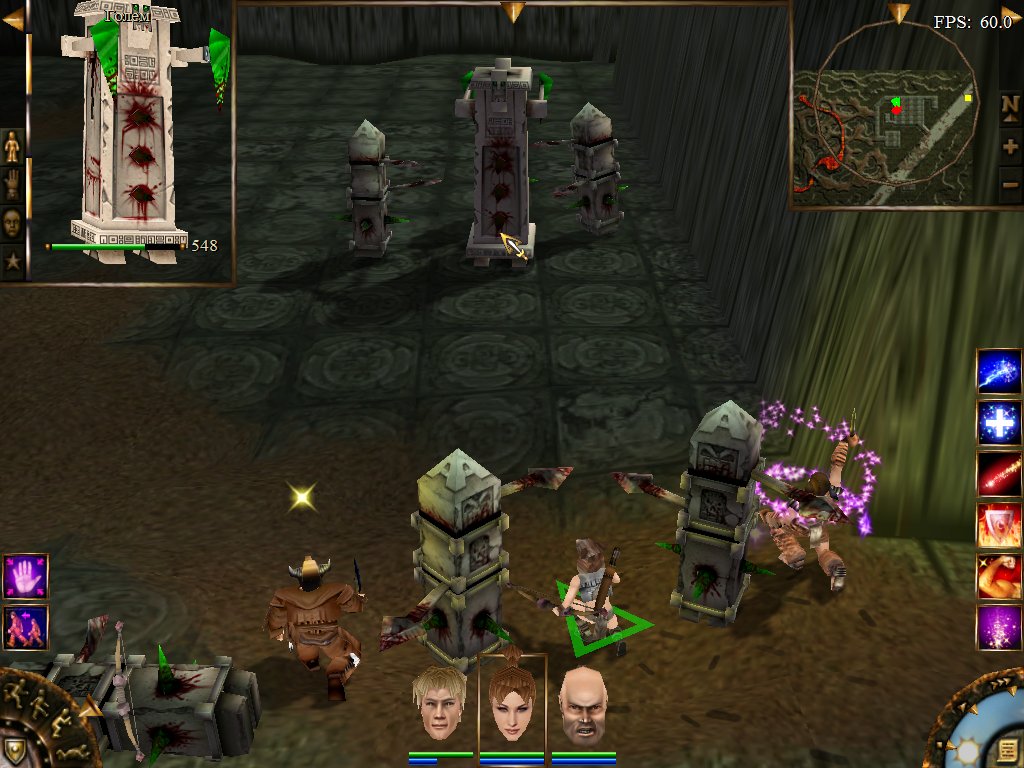Screen dimensions: 1024x768
Task: Open the golden body figure panel
Action: tap(12, 148)
